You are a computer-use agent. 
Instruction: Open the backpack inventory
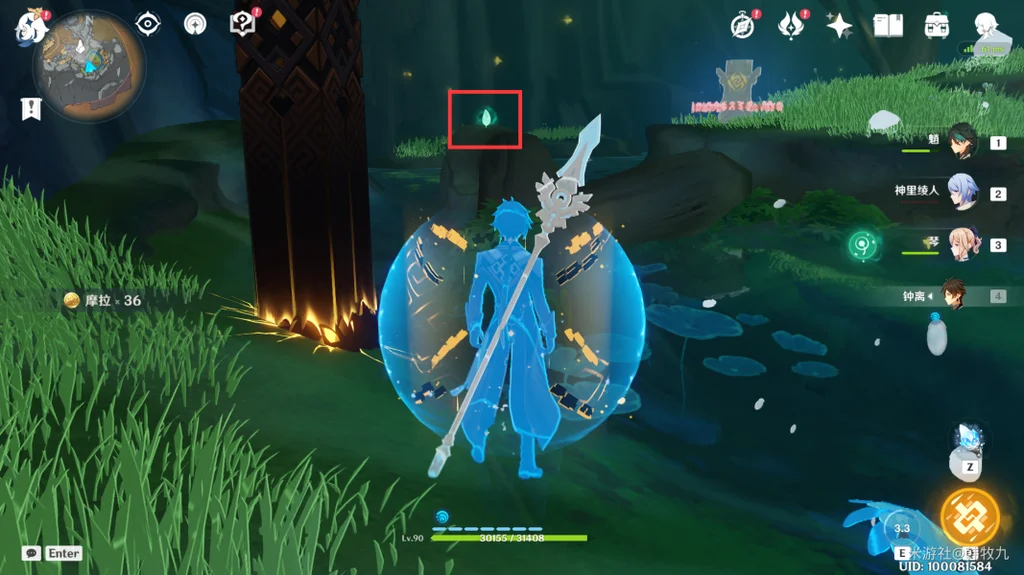click(937, 26)
